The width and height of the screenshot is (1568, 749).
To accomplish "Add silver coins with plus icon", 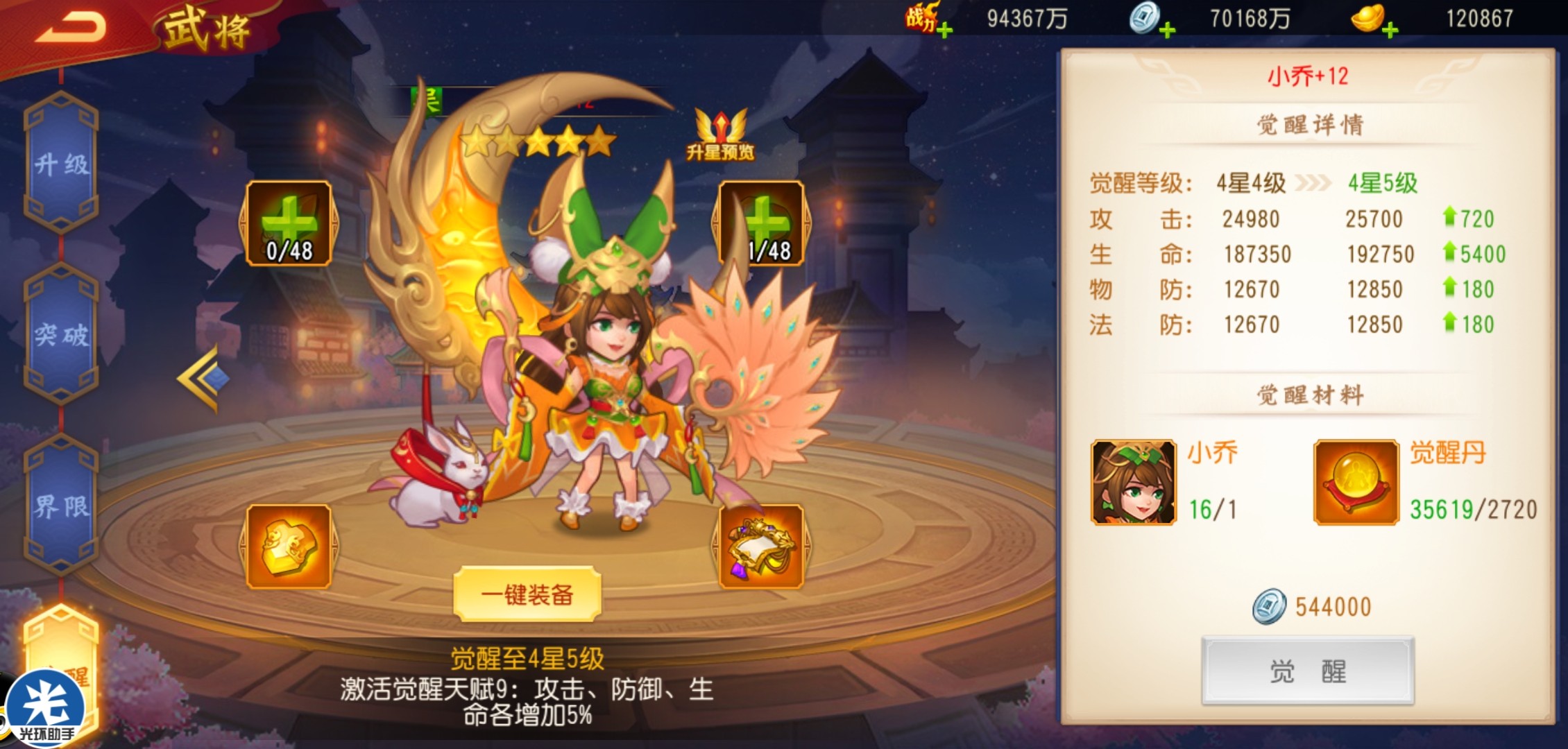I will 1167,30.
